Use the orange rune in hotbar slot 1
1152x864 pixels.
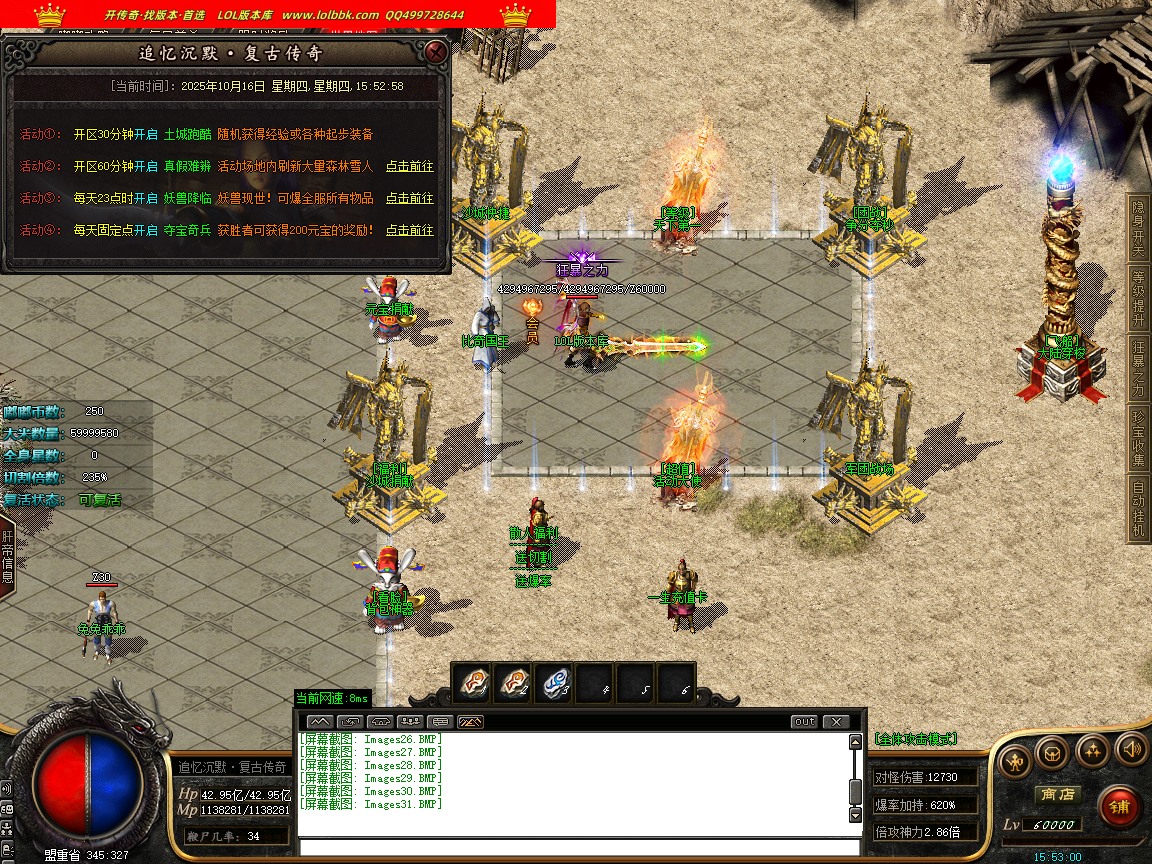[472, 683]
